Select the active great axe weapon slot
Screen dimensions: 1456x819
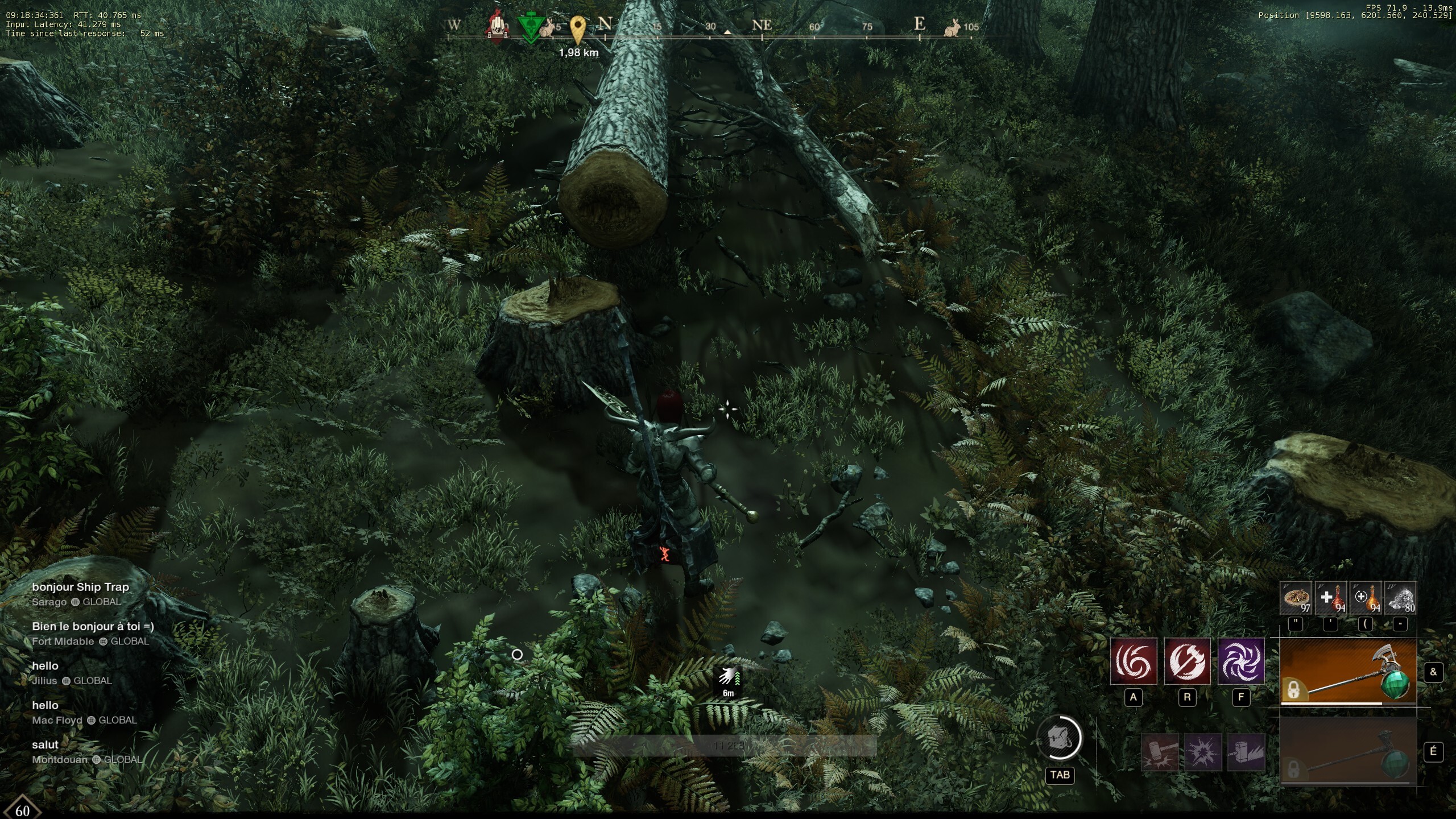[1348, 672]
